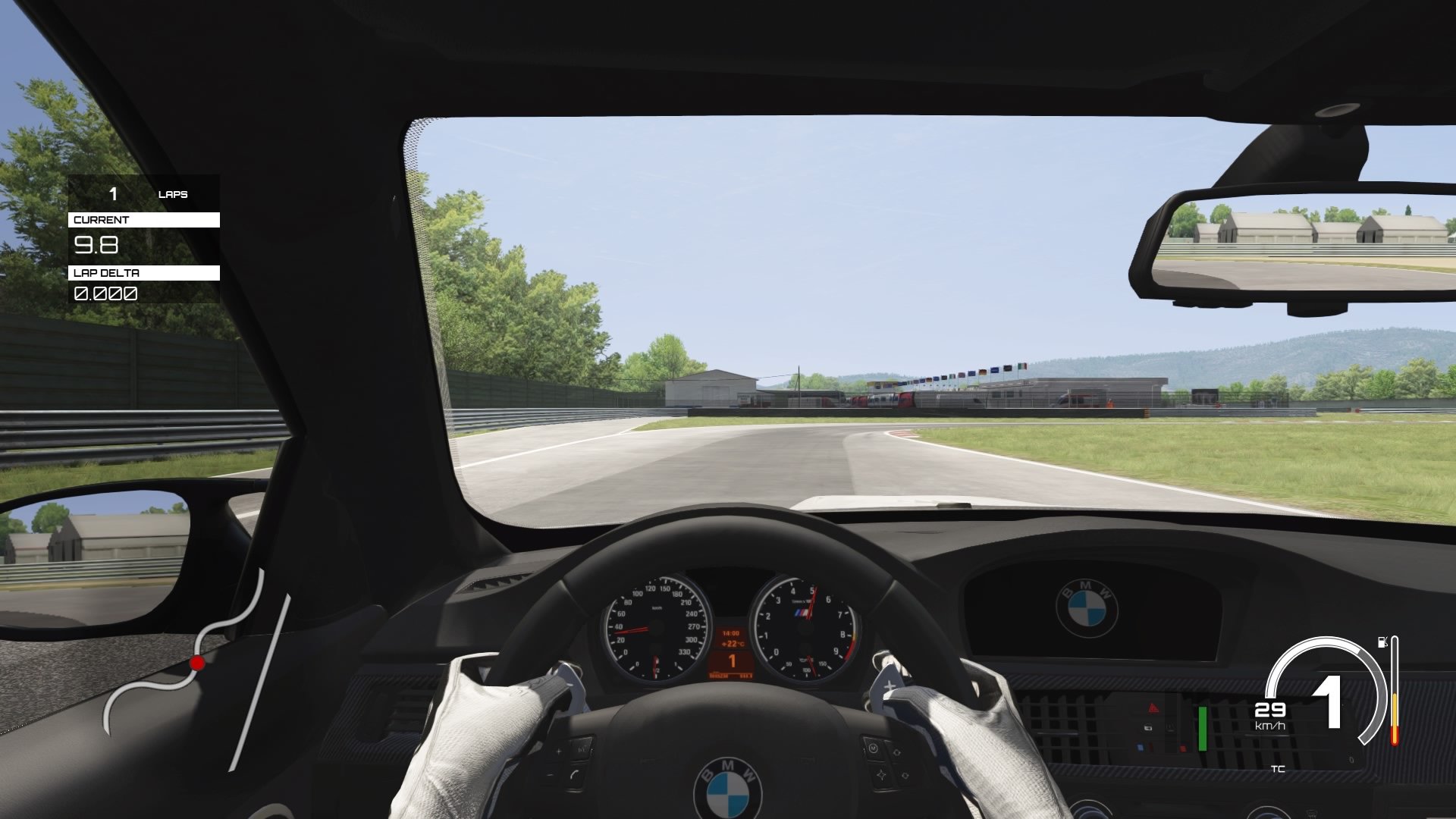Click the hazard warning triangle on the dash
Screen dimensions: 1456x819
[x=1153, y=709]
